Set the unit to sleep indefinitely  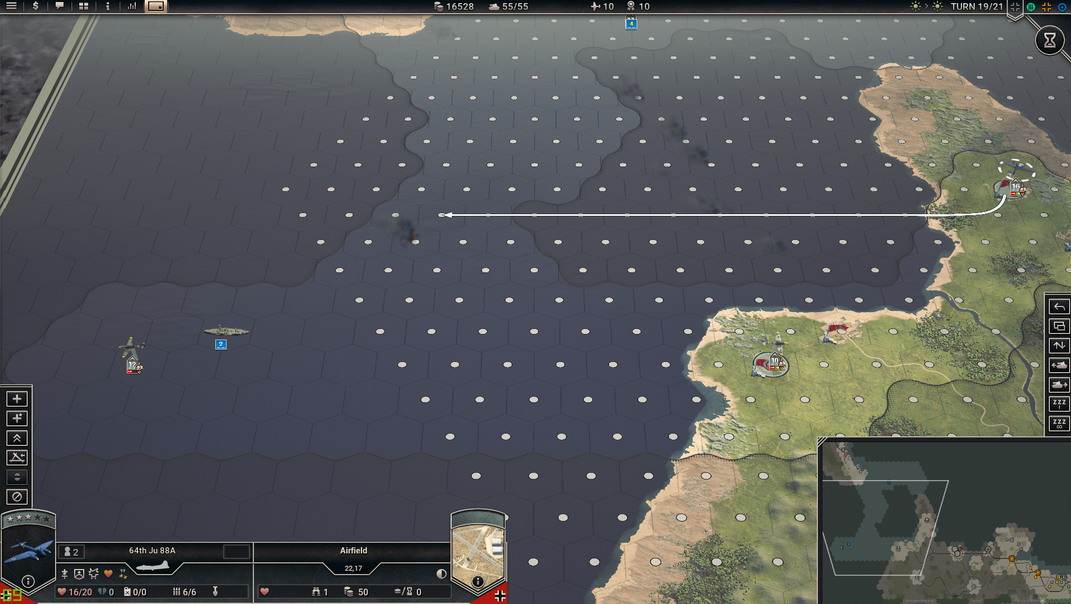1059,424
